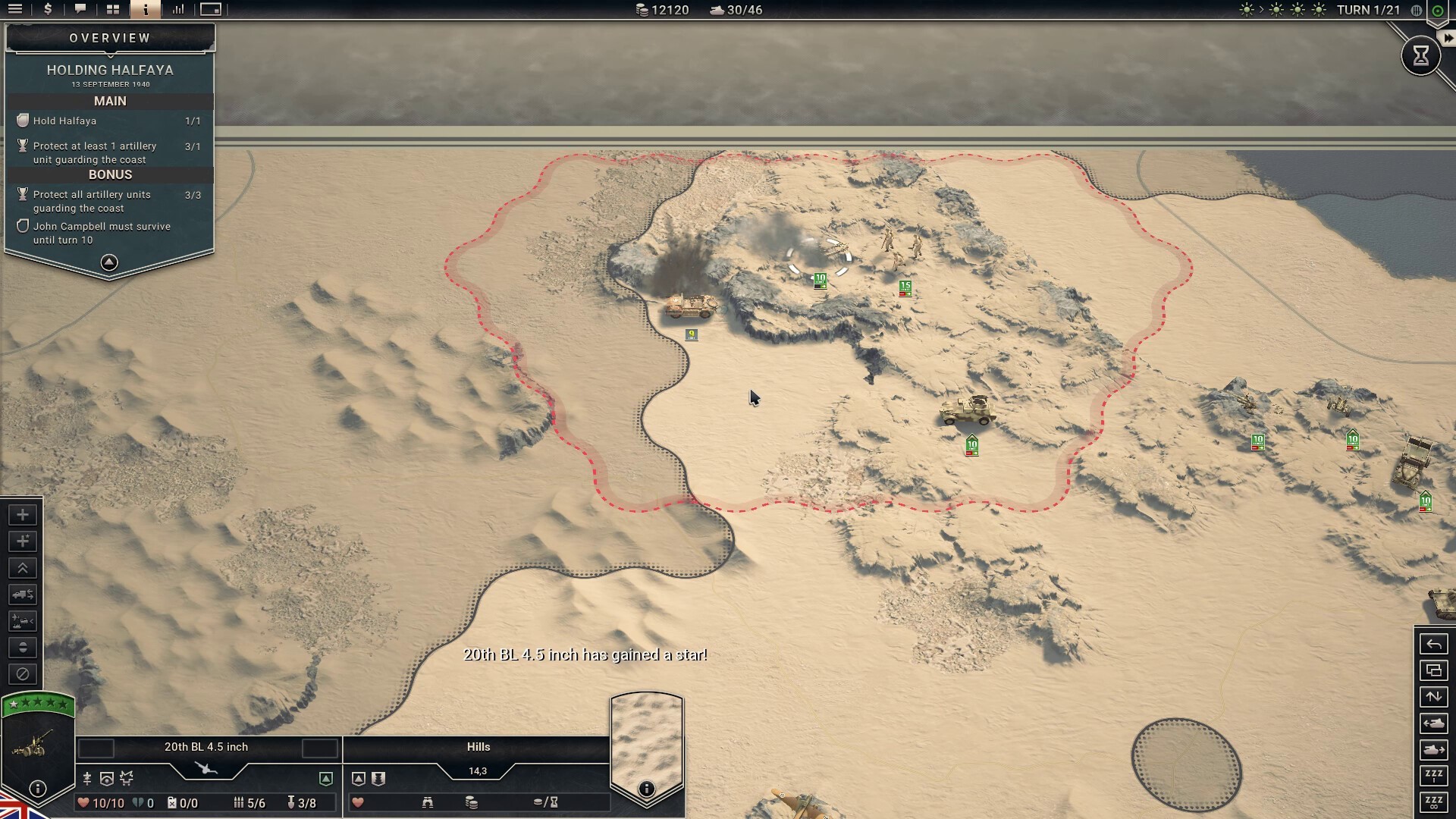Open the main hamburger menu
The image size is (1456, 819).
click(x=15, y=9)
